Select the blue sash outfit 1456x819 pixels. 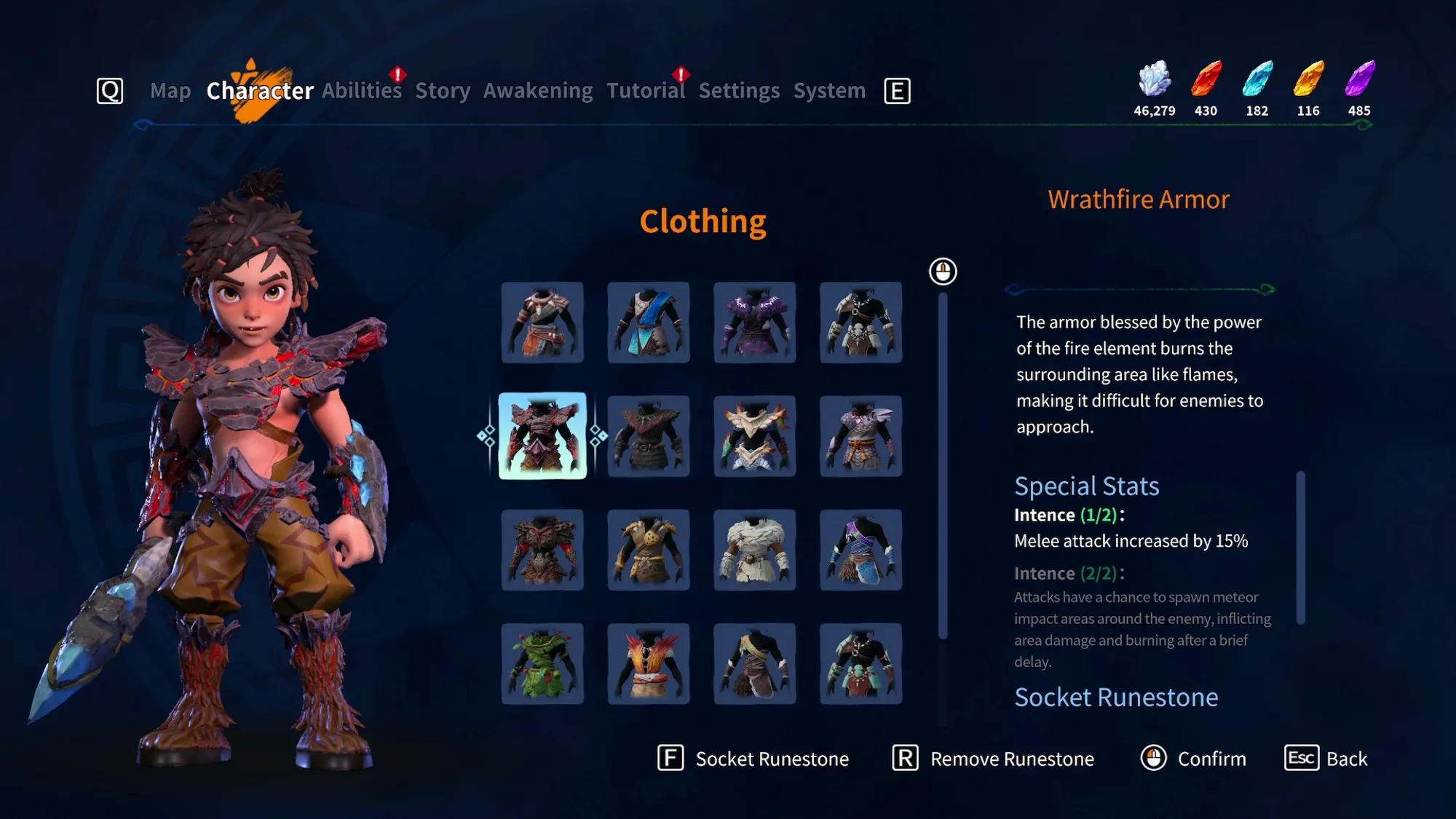pyautogui.click(x=649, y=323)
